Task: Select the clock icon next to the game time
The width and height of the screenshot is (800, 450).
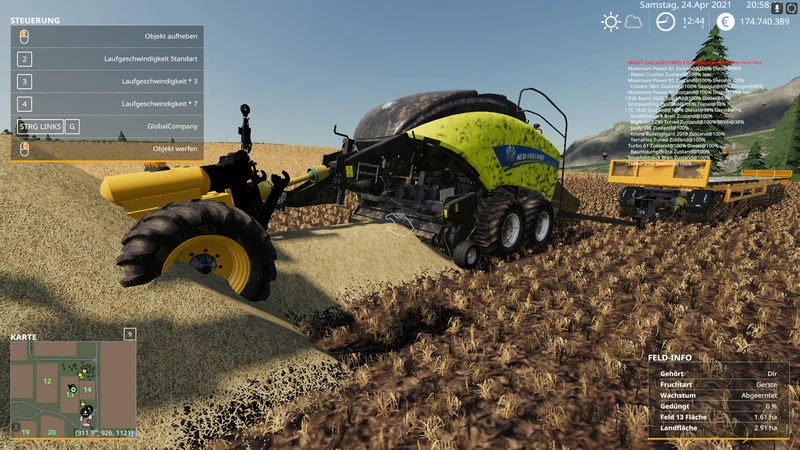Action: pyautogui.click(x=665, y=21)
